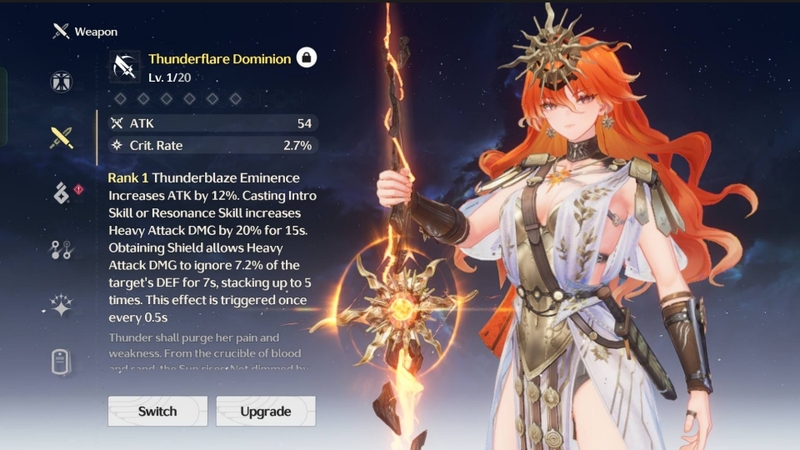
Task: Switch to a different weapon
Action: [x=157, y=411]
